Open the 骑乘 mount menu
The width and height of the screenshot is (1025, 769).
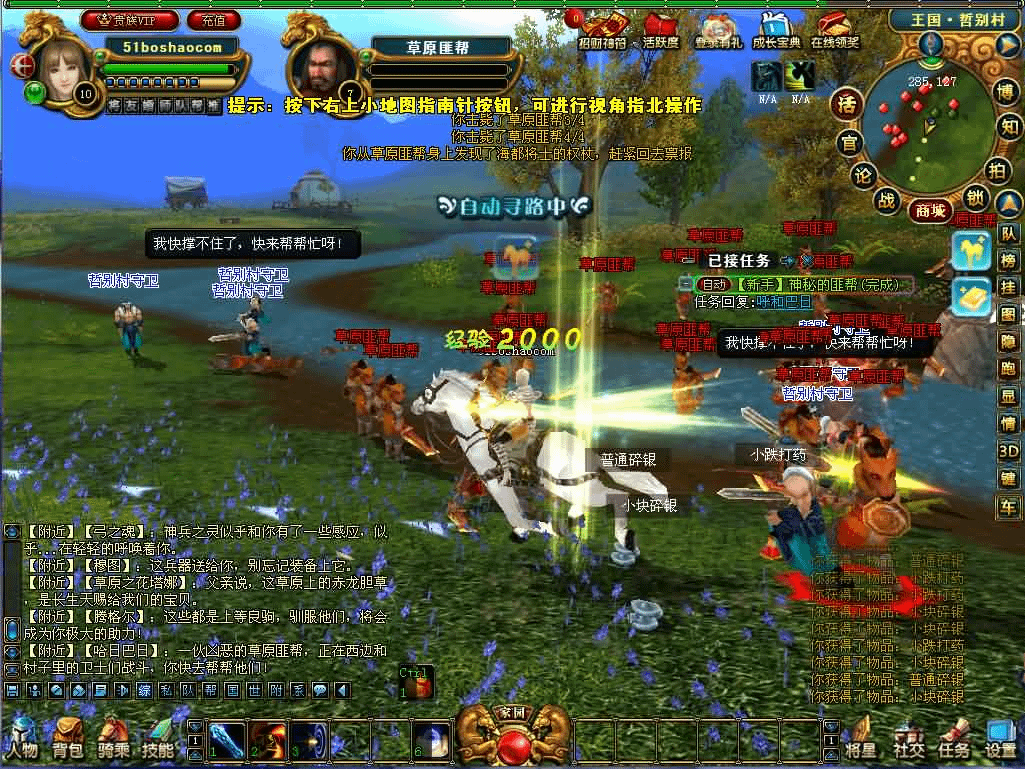pyautogui.click(x=113, y=737)
